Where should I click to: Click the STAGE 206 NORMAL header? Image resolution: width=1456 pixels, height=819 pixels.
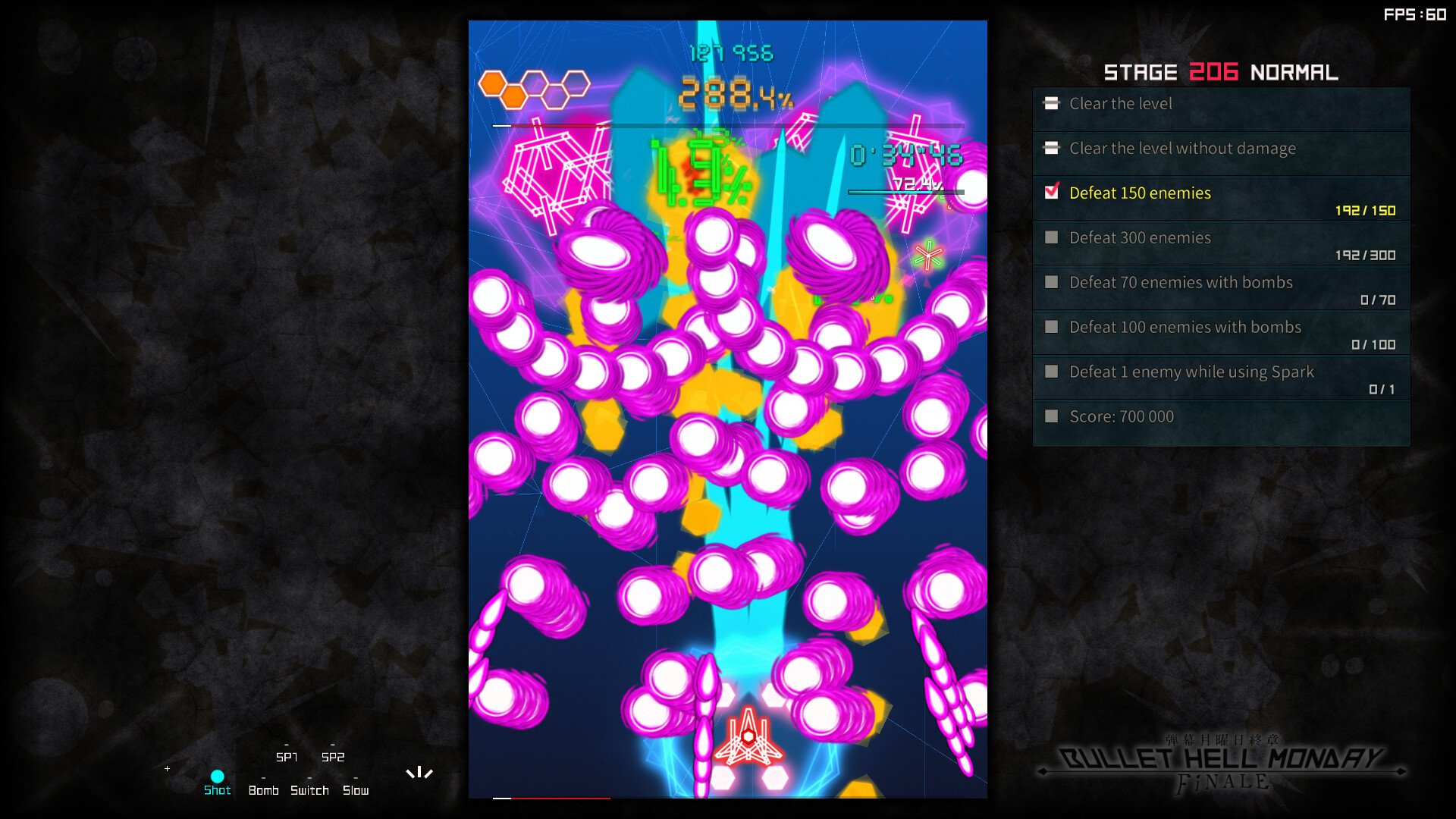(1221, 72)
